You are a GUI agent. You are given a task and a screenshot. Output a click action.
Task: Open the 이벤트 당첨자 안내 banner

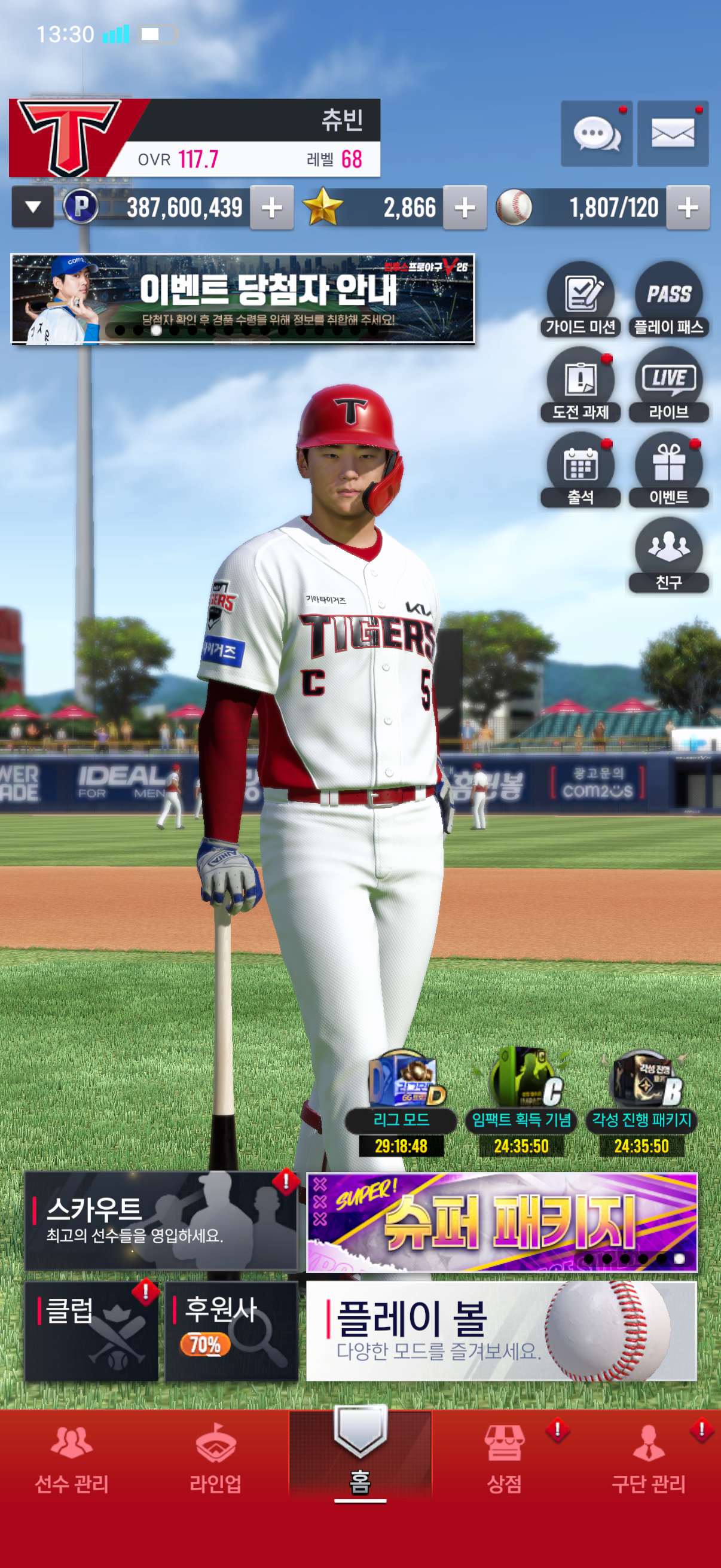tap(242, 299)
